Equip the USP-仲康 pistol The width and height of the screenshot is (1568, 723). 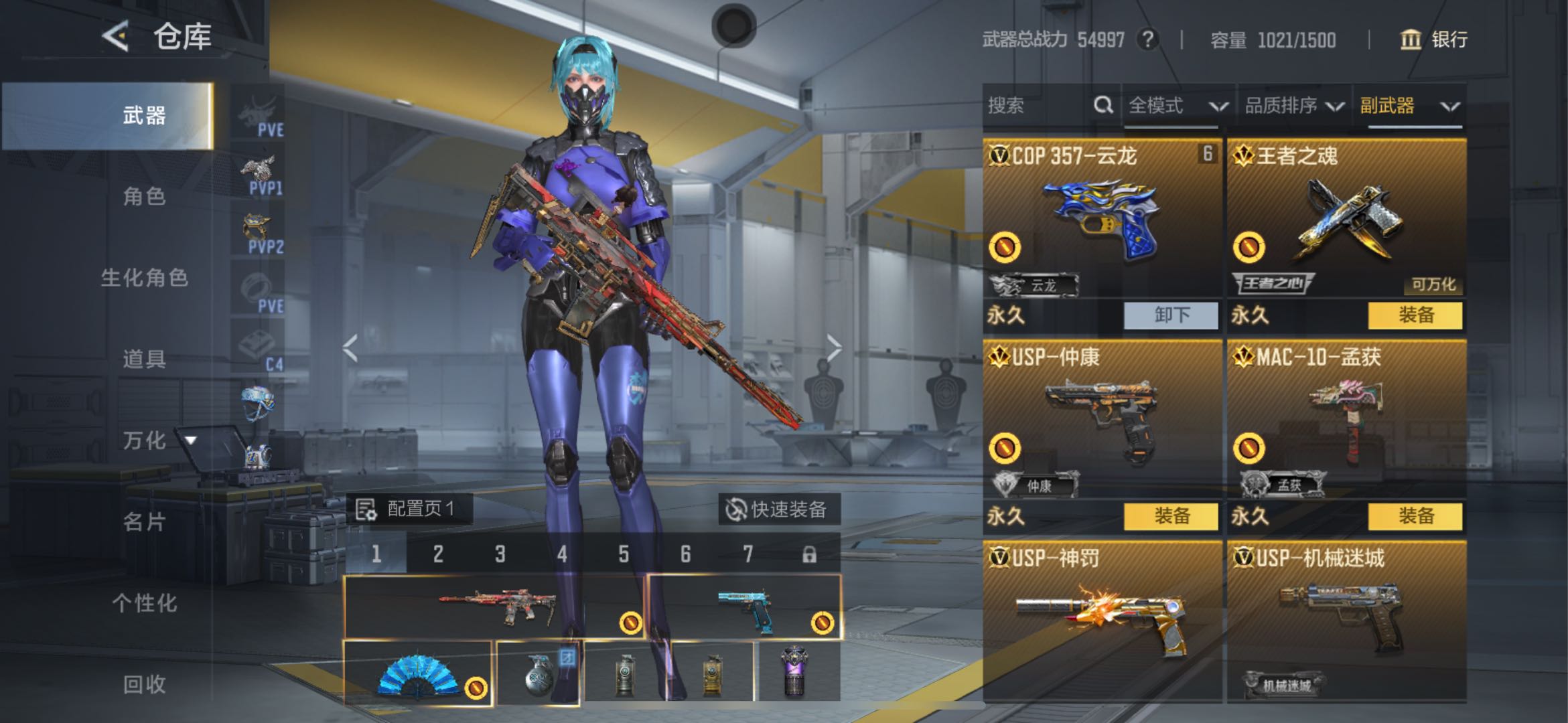click(1171, 516)
